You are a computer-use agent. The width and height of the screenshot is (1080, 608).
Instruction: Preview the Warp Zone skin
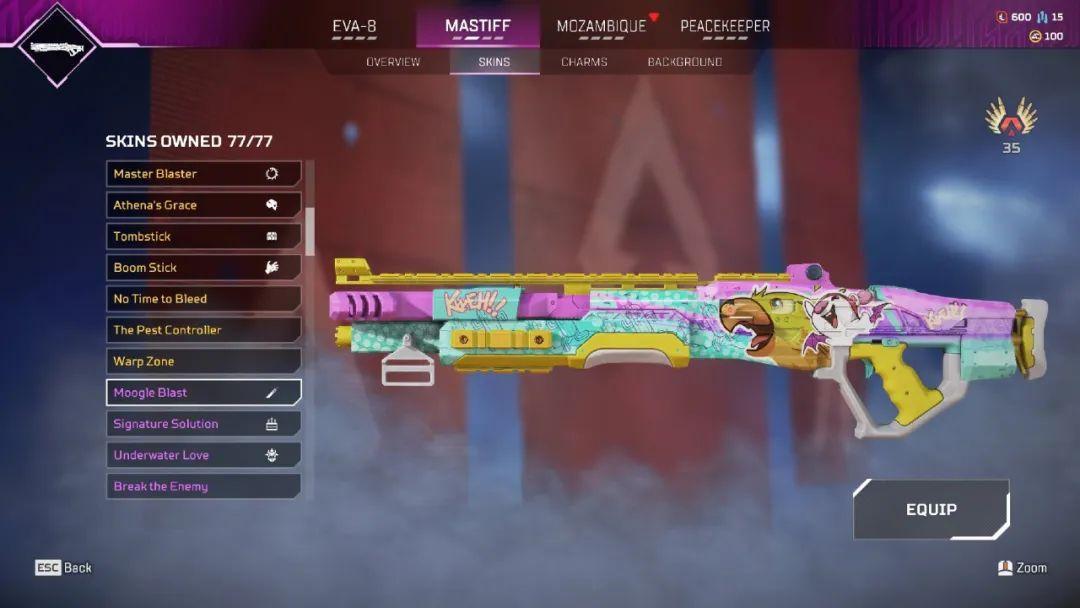tap(203, 361)
